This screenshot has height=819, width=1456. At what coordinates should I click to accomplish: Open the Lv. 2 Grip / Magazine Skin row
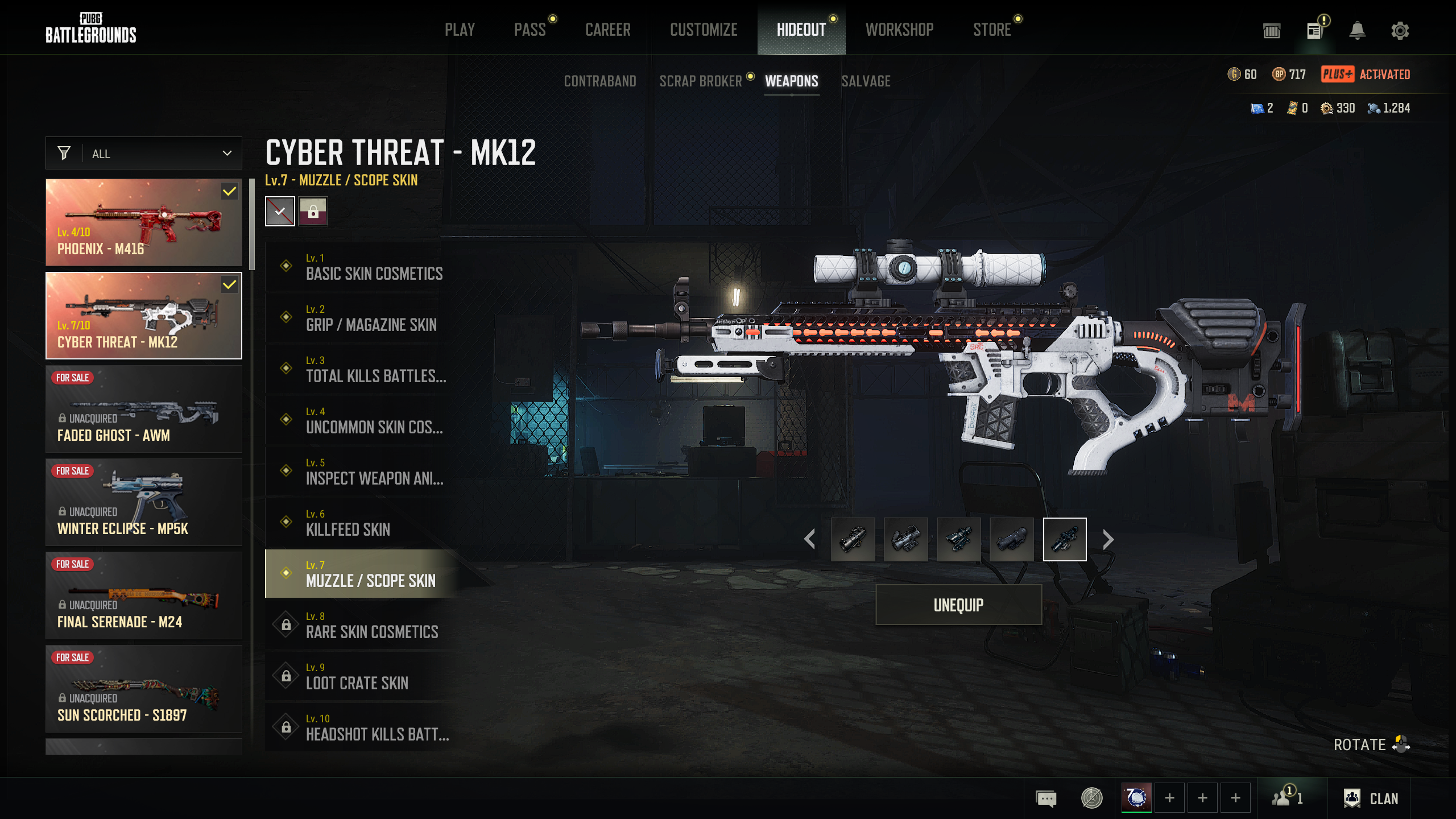(x=364, y=318)
